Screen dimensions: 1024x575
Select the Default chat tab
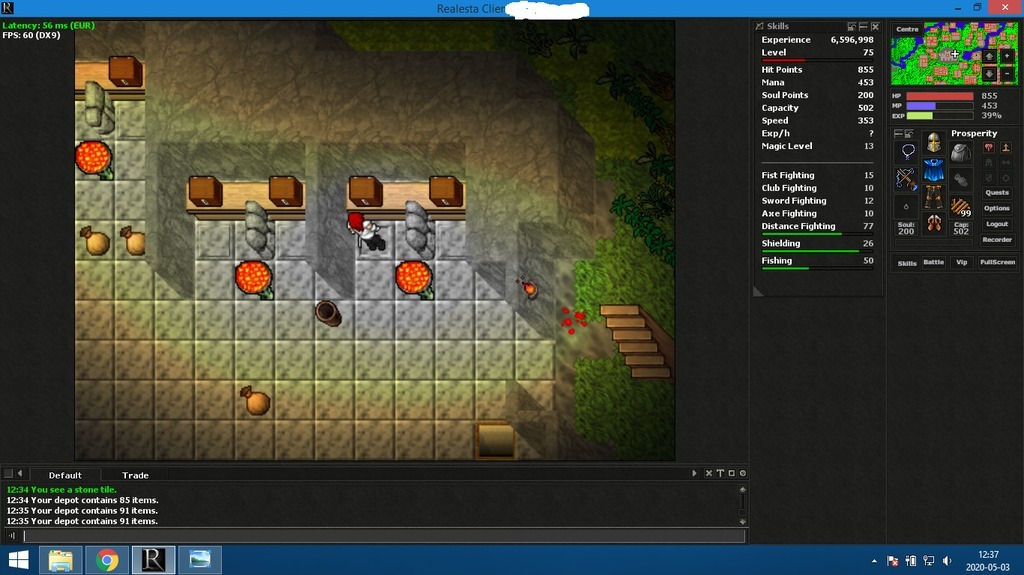[65, 475]
